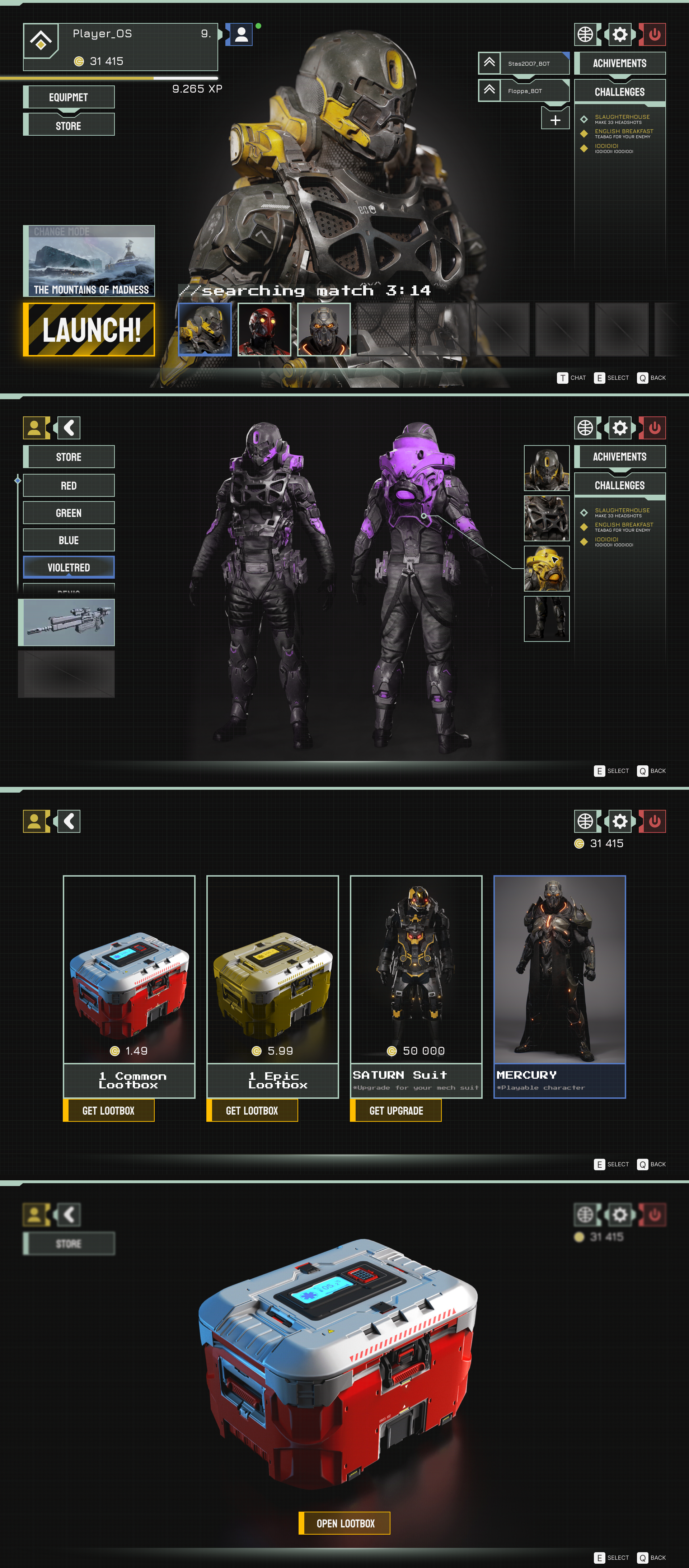Click GET LOOTBOX under the Epic Lootbox
689x1568 pixels.
252,1110
